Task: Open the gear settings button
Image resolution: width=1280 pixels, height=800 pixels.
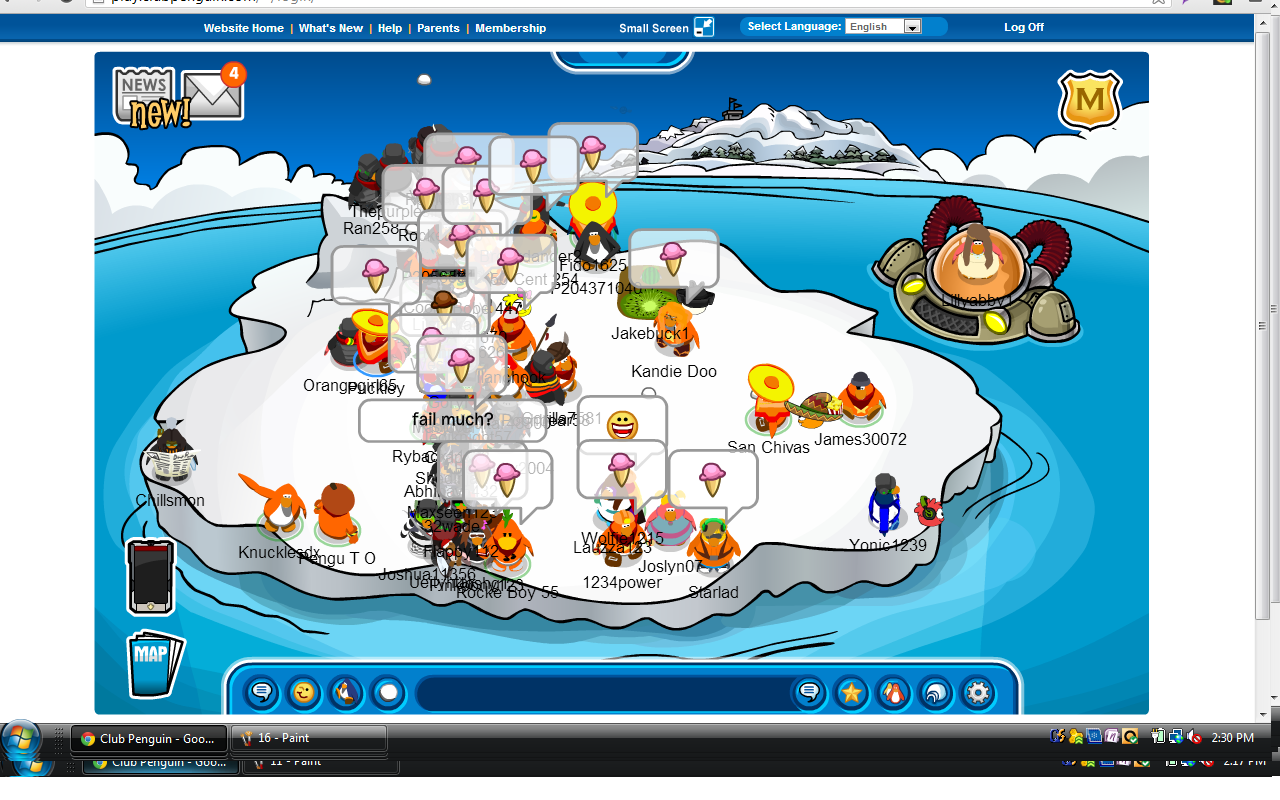Action: [977, 692]
